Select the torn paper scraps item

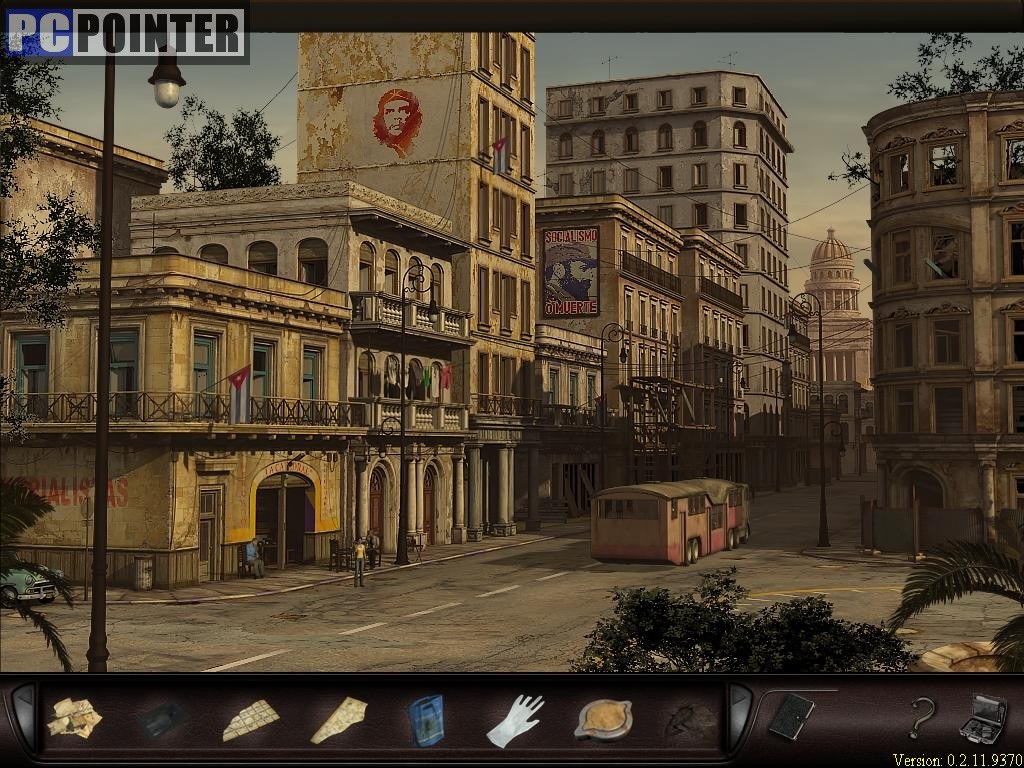click(x=74, y=717)
